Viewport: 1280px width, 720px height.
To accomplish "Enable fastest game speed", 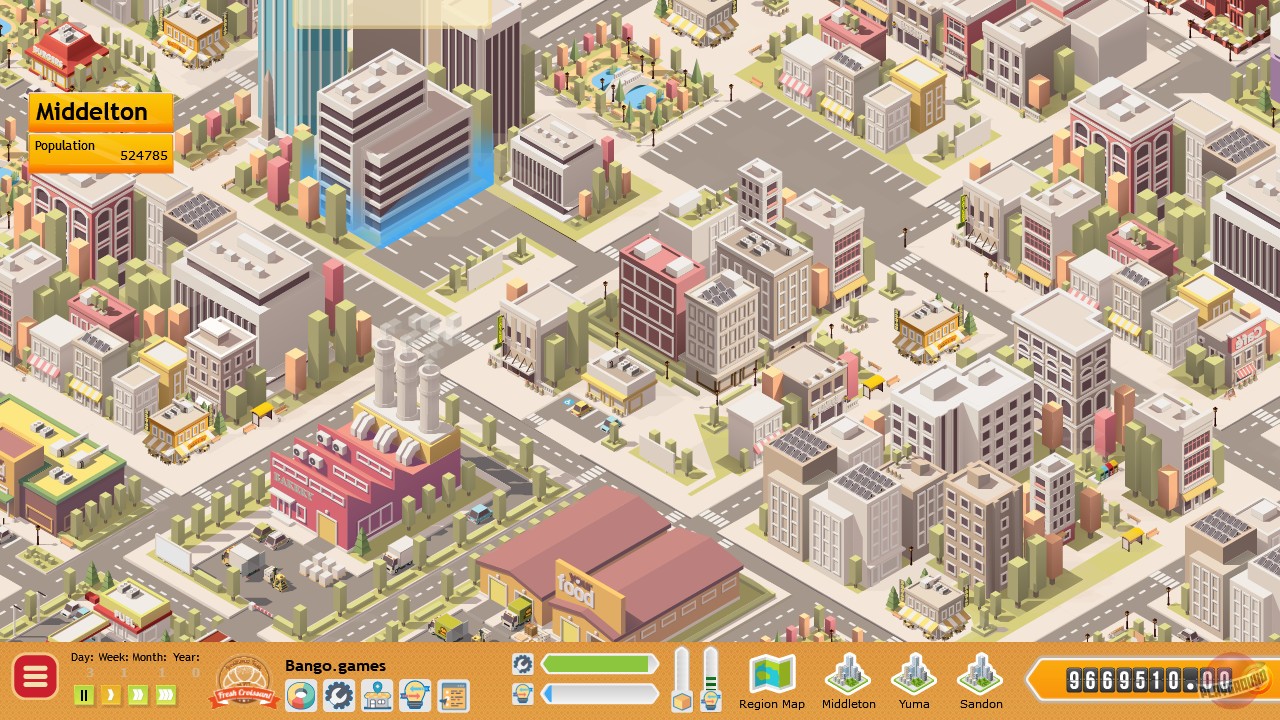I will click(167, 693).
